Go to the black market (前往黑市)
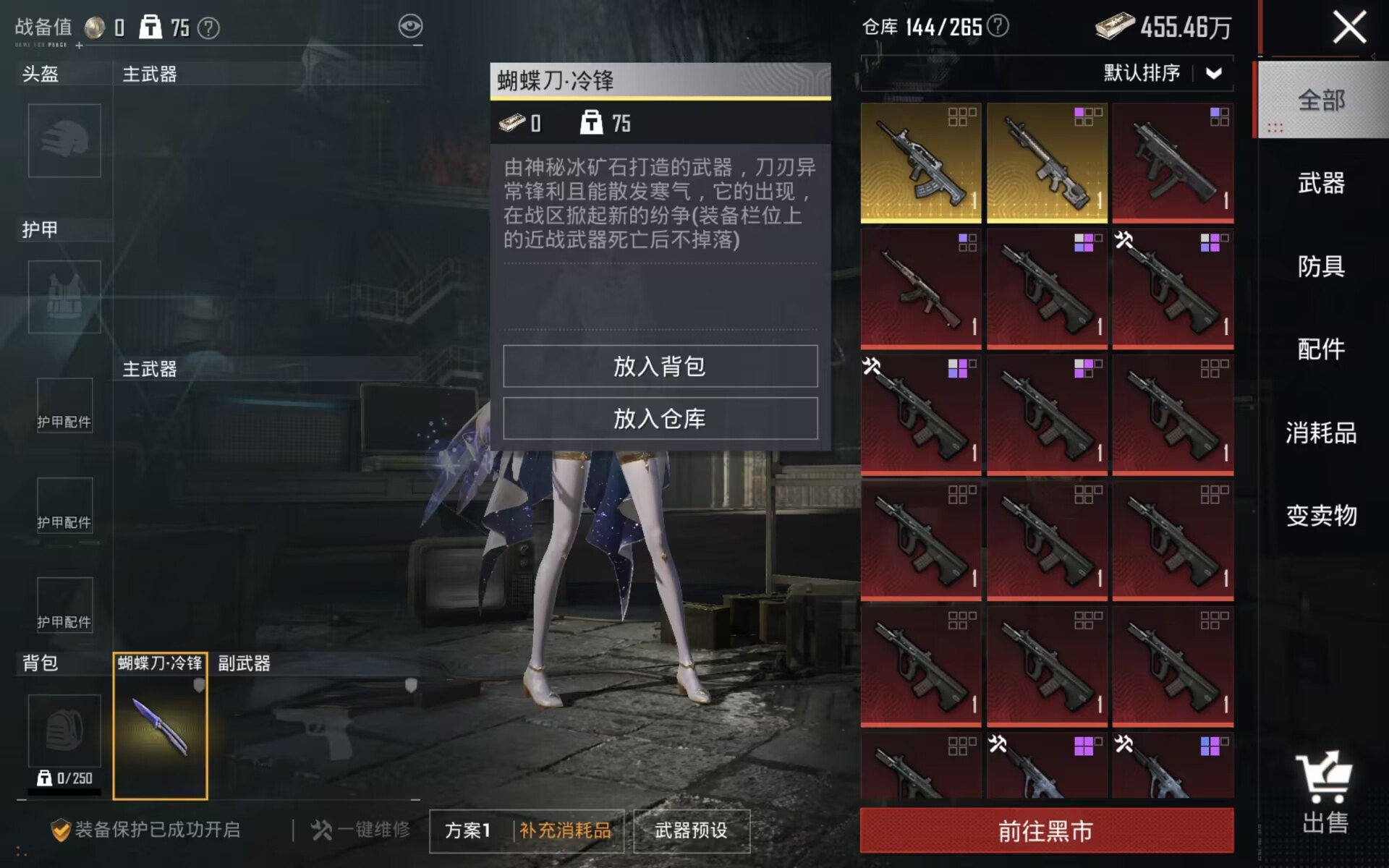The image size is (1389, 868). [x=1046, y=831]
